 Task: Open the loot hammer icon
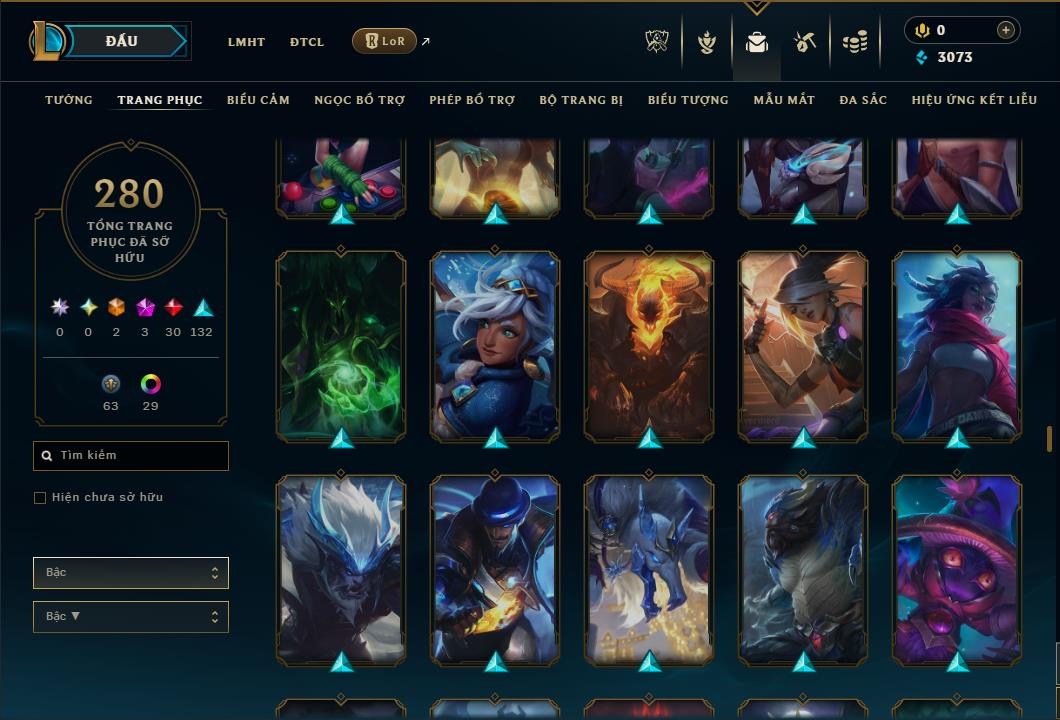coord(805,42)
